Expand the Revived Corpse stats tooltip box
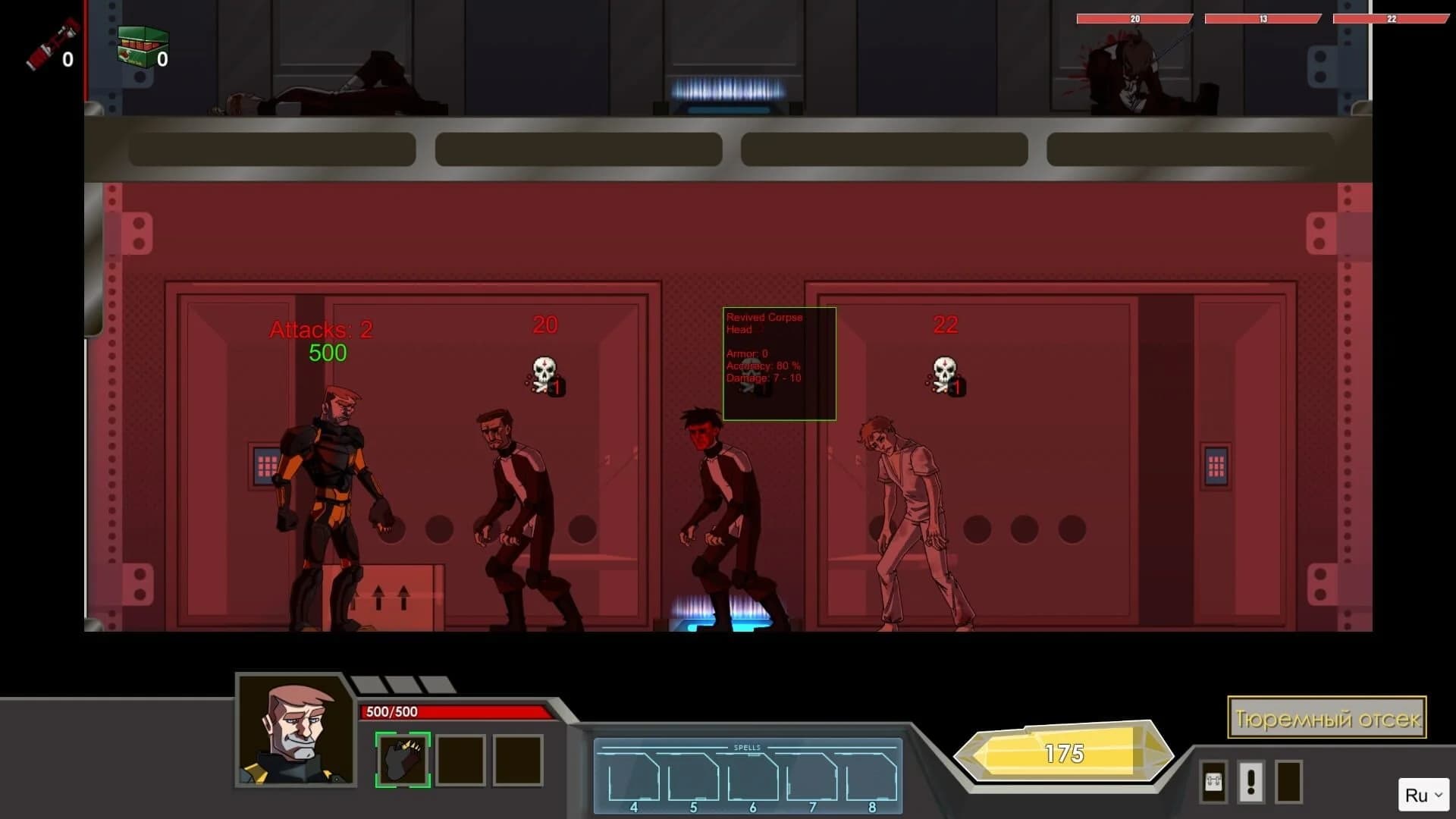The width and height of the screenshot is (1456, 819). pos(779,364)
